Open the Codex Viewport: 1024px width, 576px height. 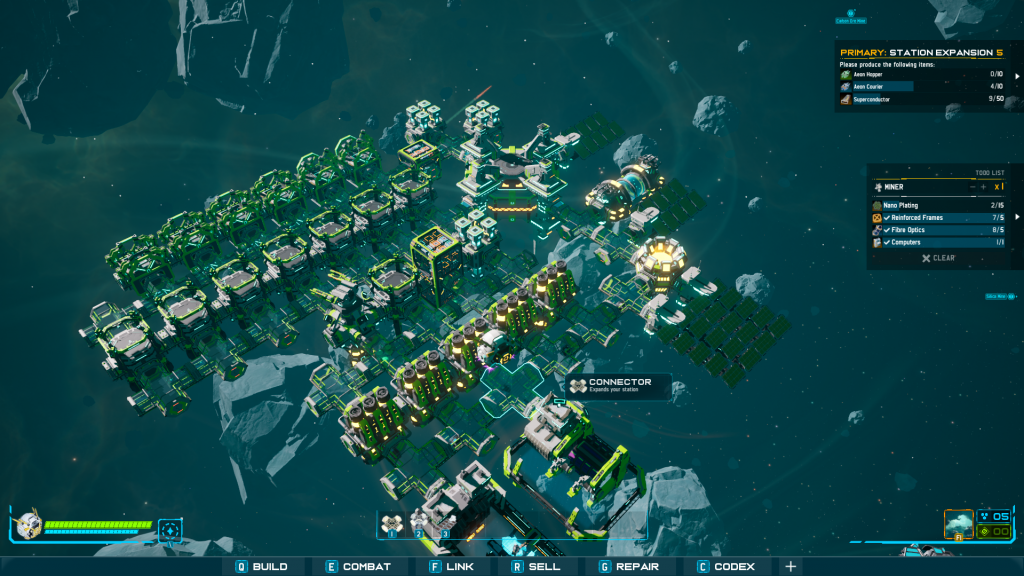pyautogui.click(x=726, y=567)
